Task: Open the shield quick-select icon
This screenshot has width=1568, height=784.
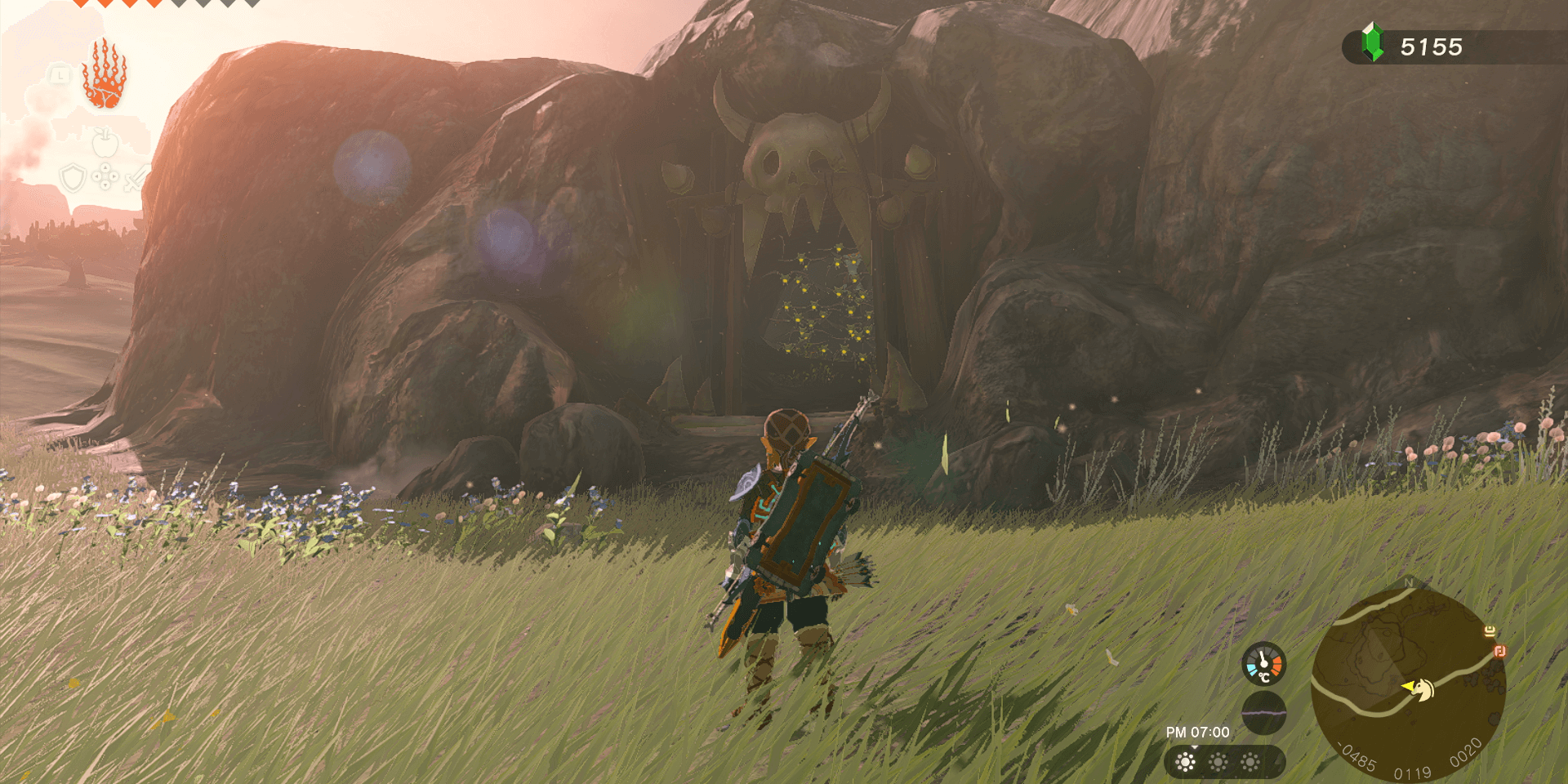Action: coord(73,177)
